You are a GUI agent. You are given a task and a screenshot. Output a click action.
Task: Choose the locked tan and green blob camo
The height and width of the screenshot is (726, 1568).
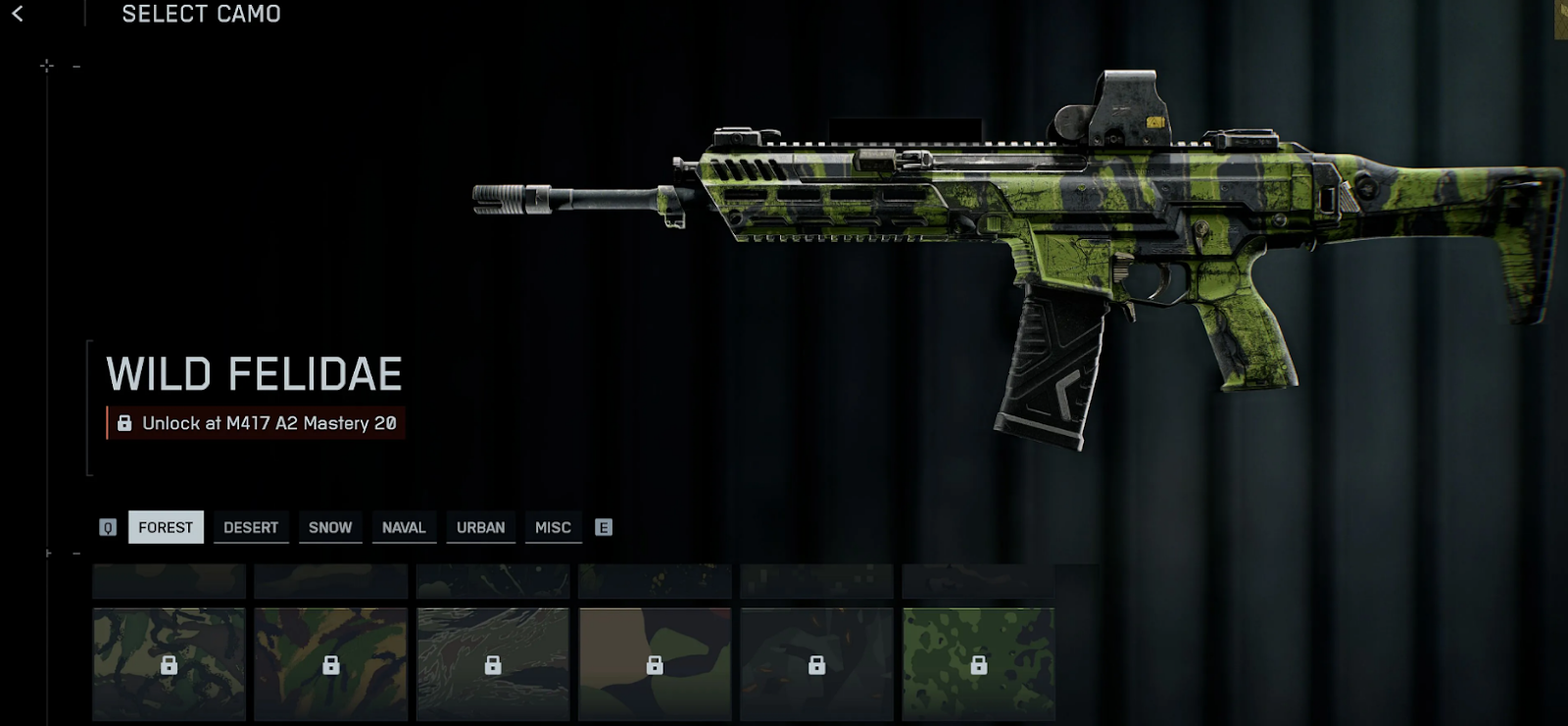tap(655, 664)
